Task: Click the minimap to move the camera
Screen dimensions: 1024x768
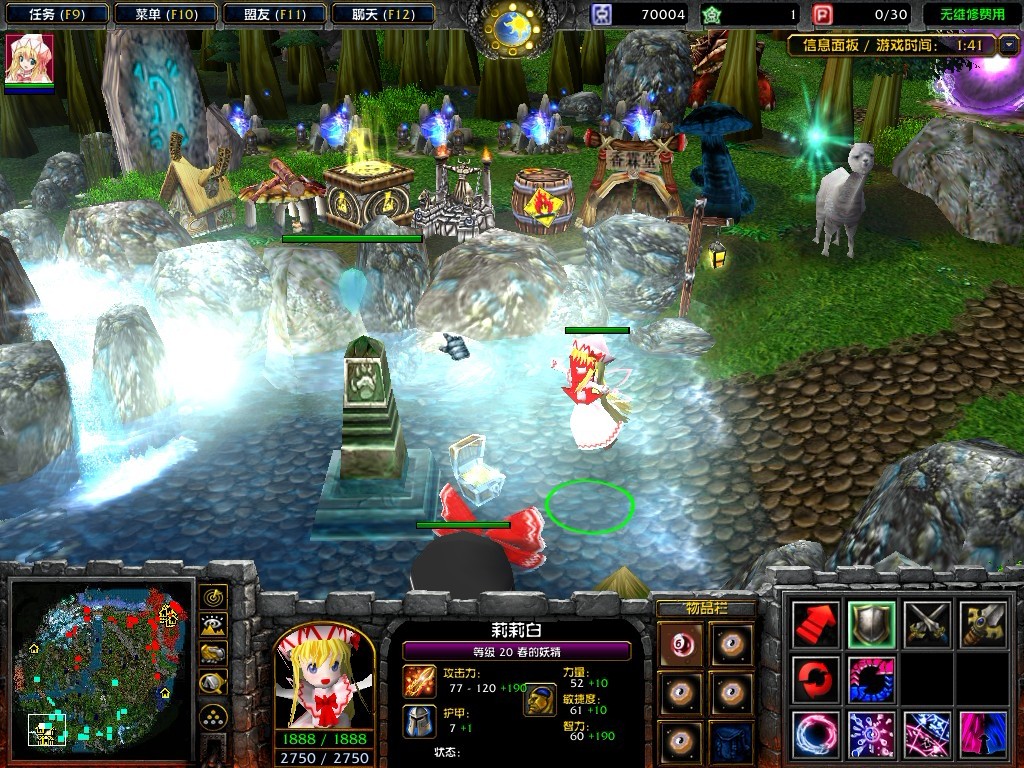Action: tap(102, 668)
